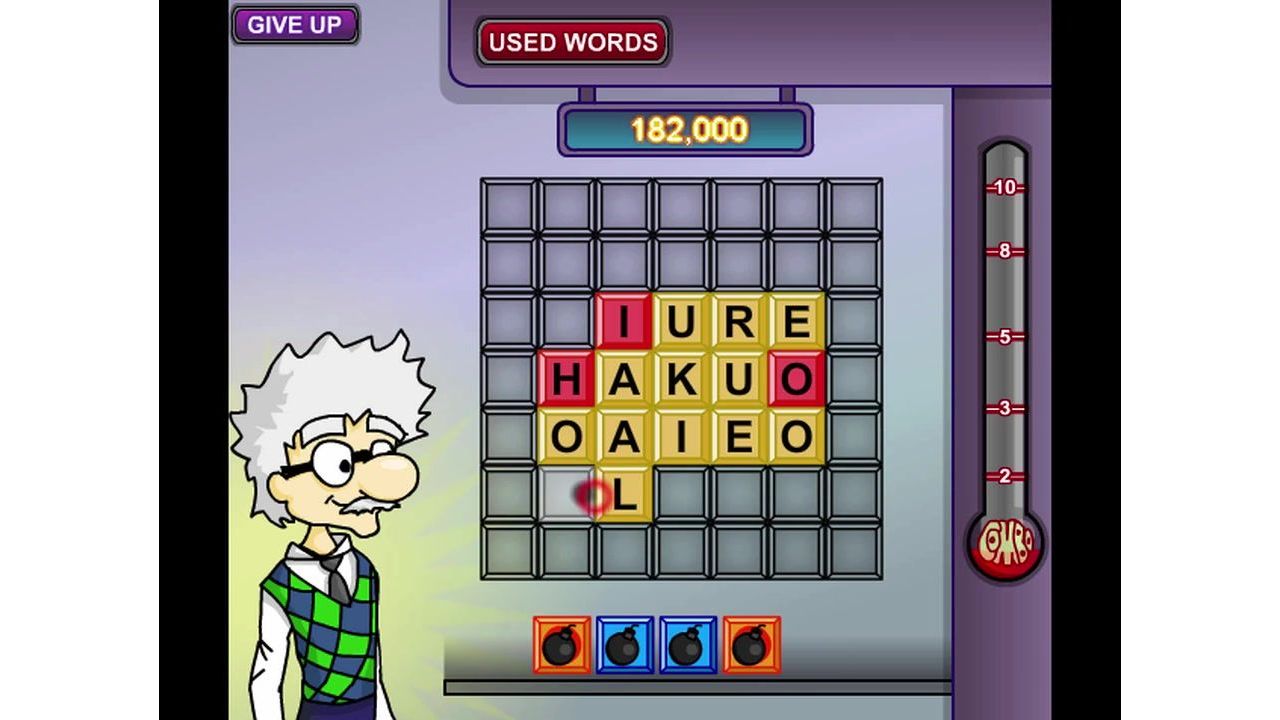Click the GIVE UP button

(x=295, y=24)
